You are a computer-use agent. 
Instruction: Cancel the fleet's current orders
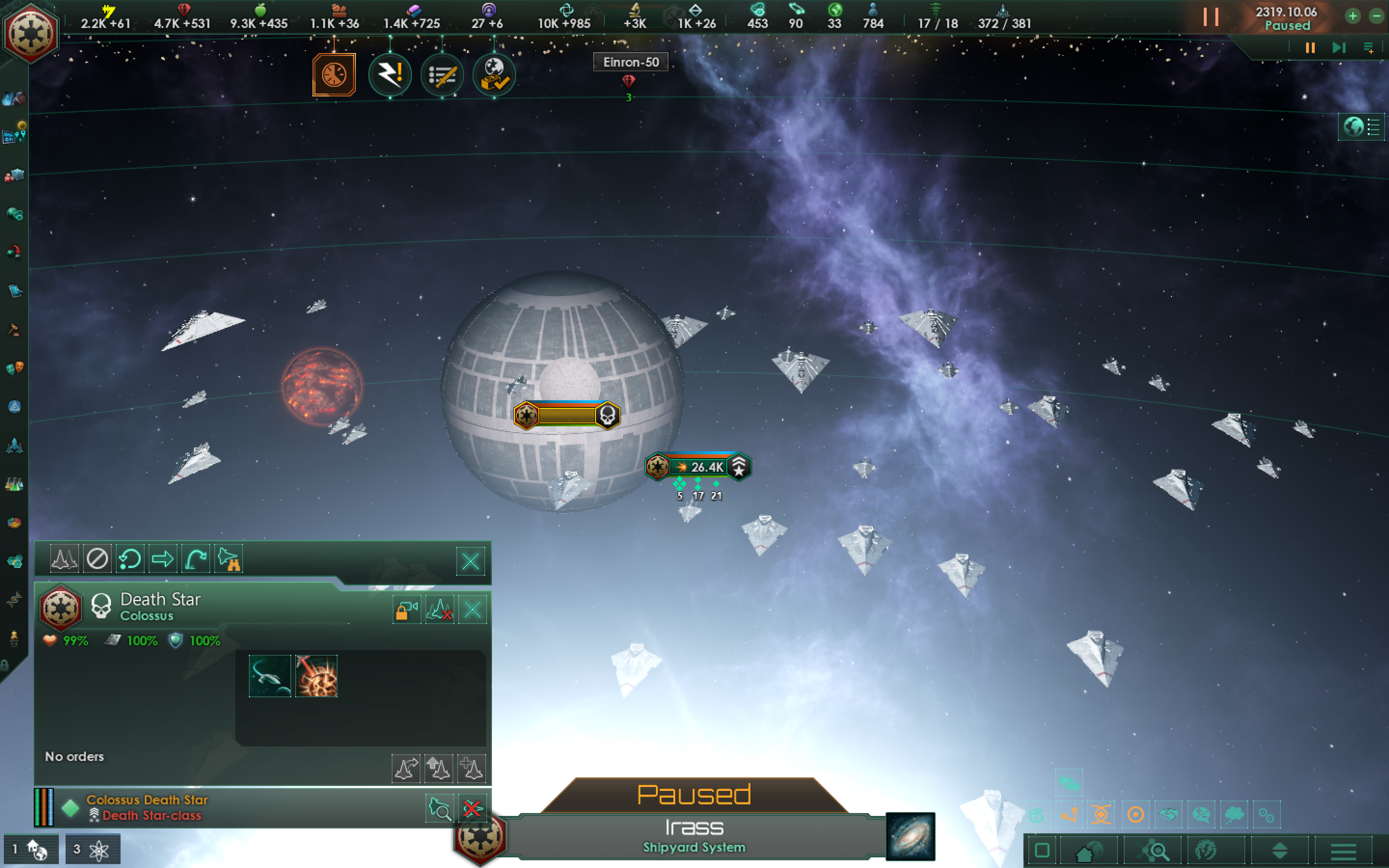[97, 558]
